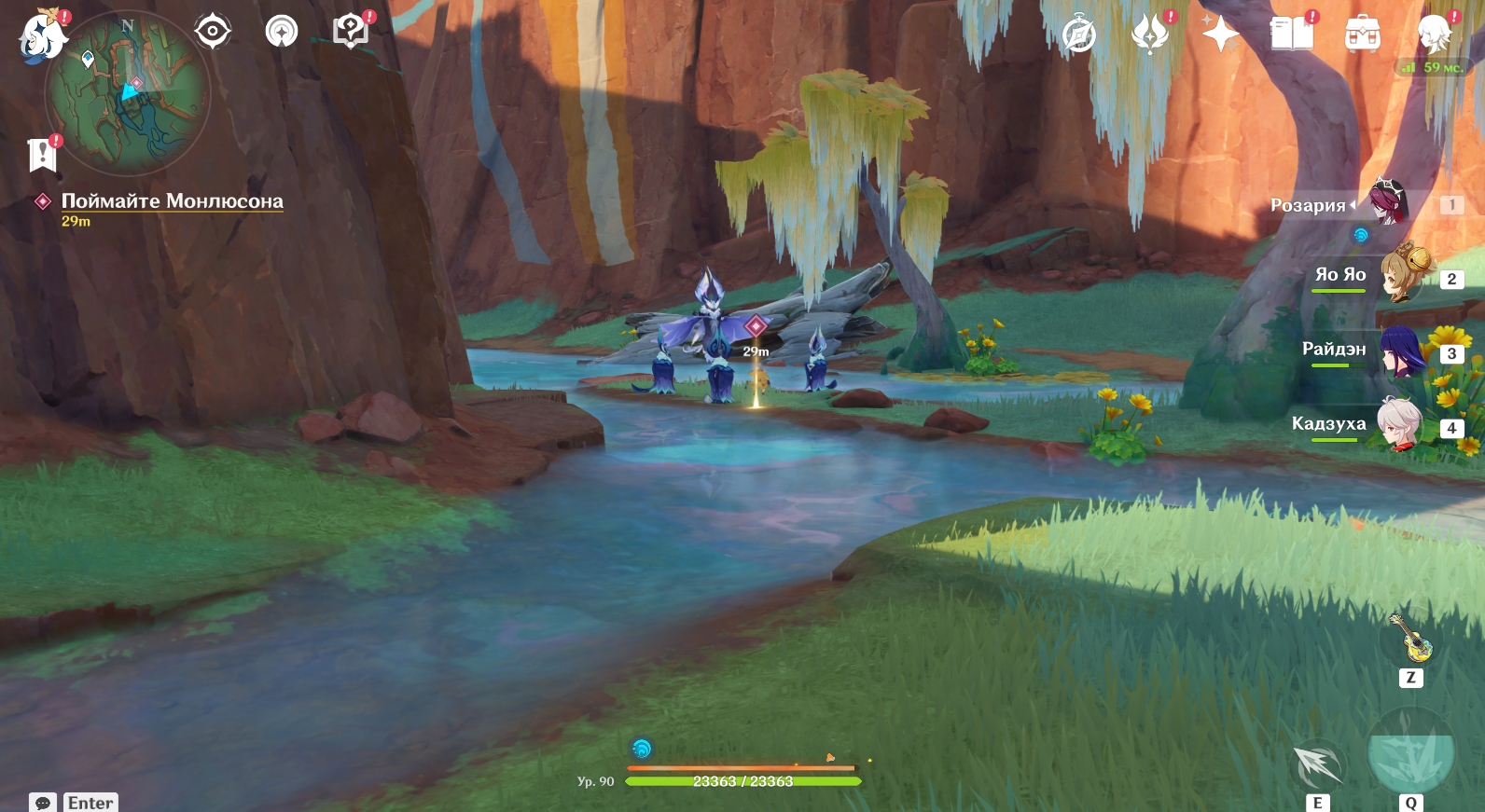Screen dimensions: 1485x812
Task: Activate the Elemental Burst icon
Action: pos(1410,755)
